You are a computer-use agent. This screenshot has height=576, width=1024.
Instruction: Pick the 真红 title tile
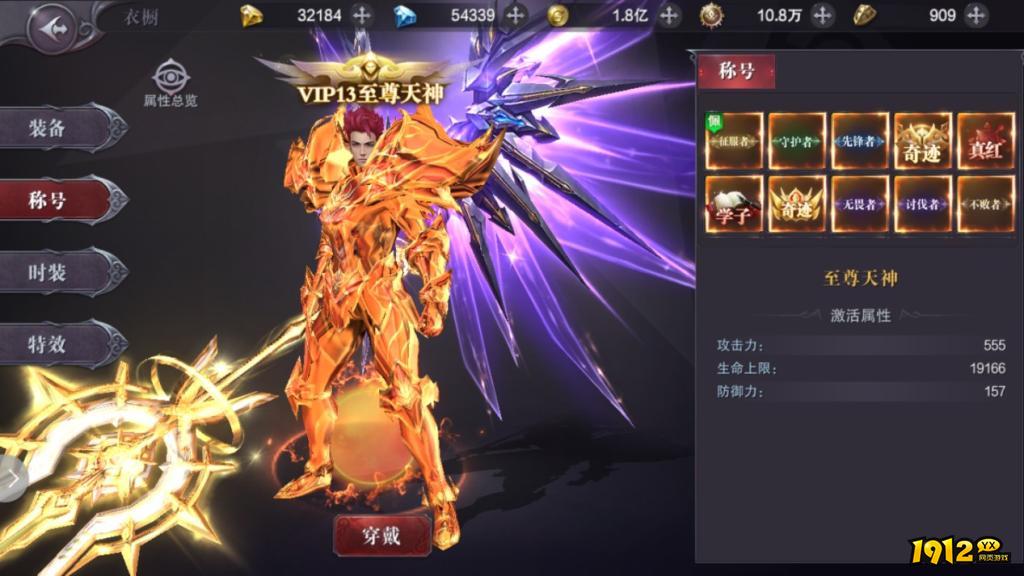pyautogui.click(x=985, y=142)
